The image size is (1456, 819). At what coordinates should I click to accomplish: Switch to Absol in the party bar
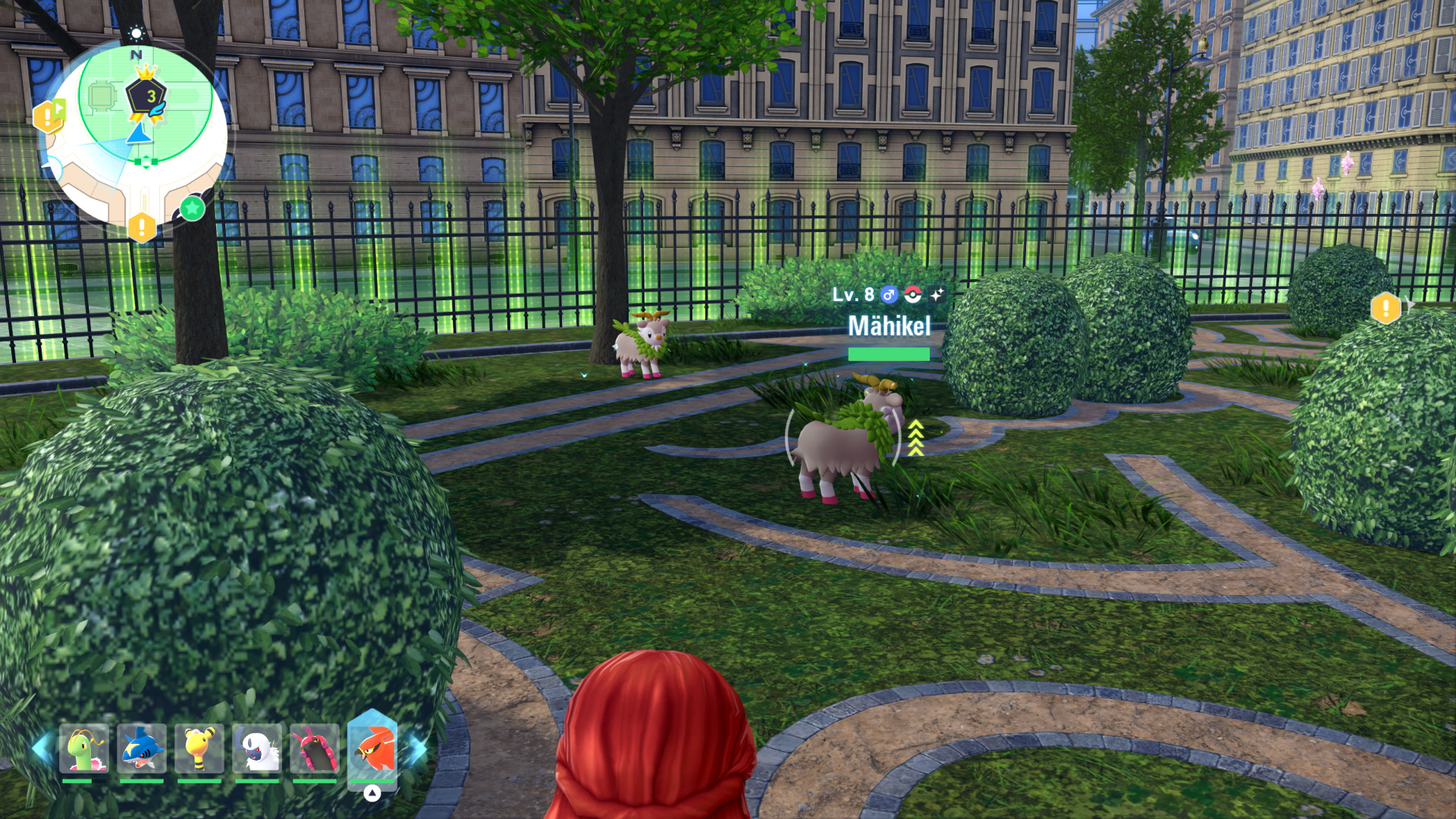(x=257, y=749)
